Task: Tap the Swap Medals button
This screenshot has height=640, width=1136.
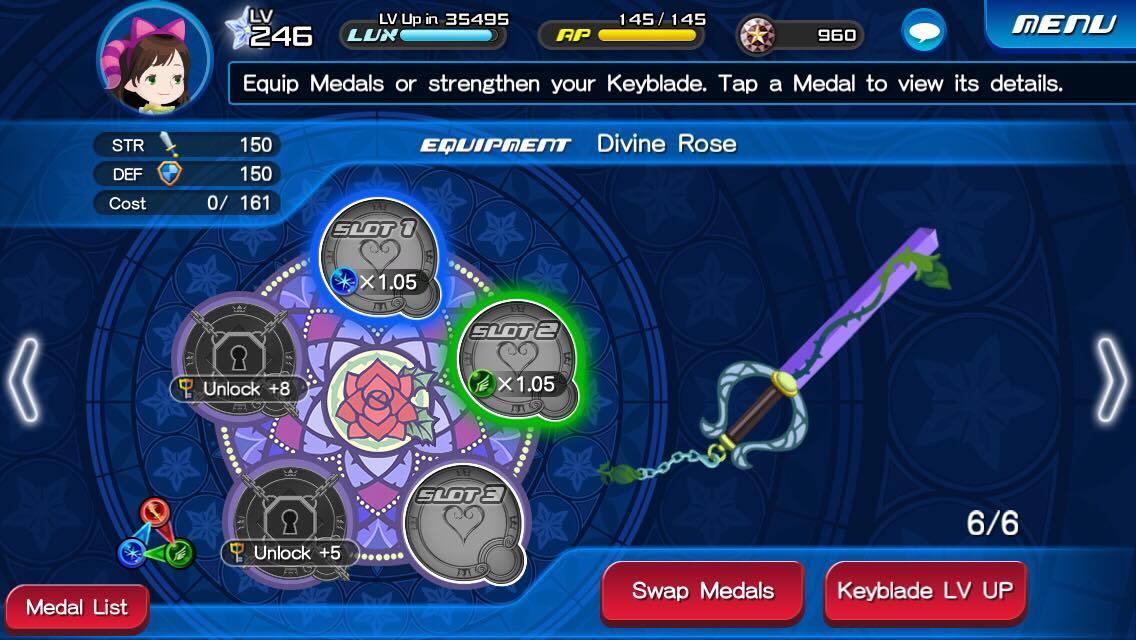Action: pyautogui.click(x=702, y=590)
